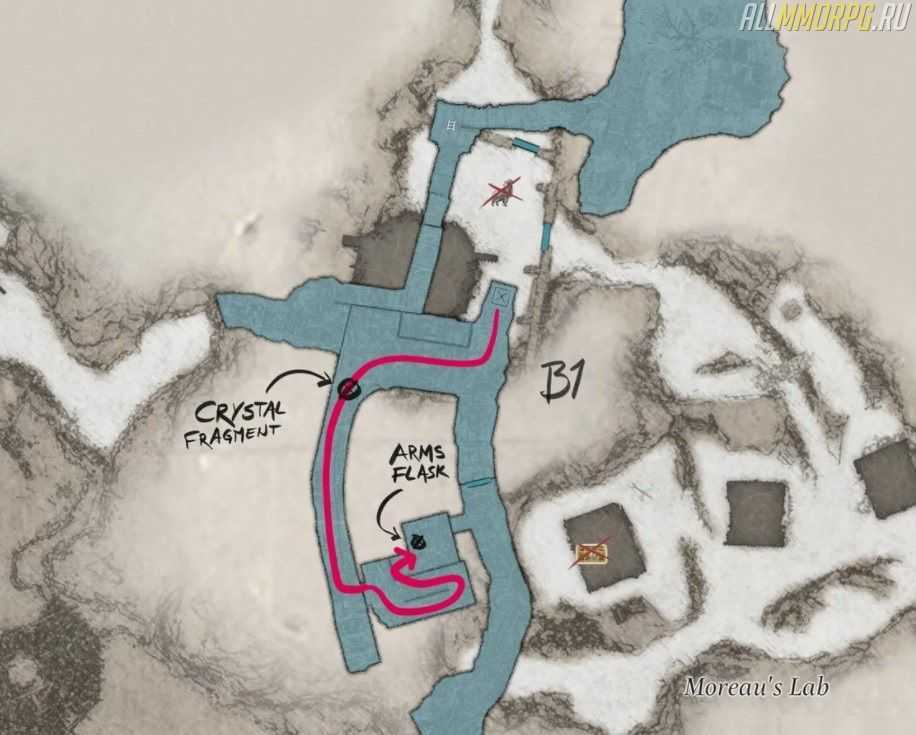
Task: Select the Crystal Fragment location marker
Action: 348,389
